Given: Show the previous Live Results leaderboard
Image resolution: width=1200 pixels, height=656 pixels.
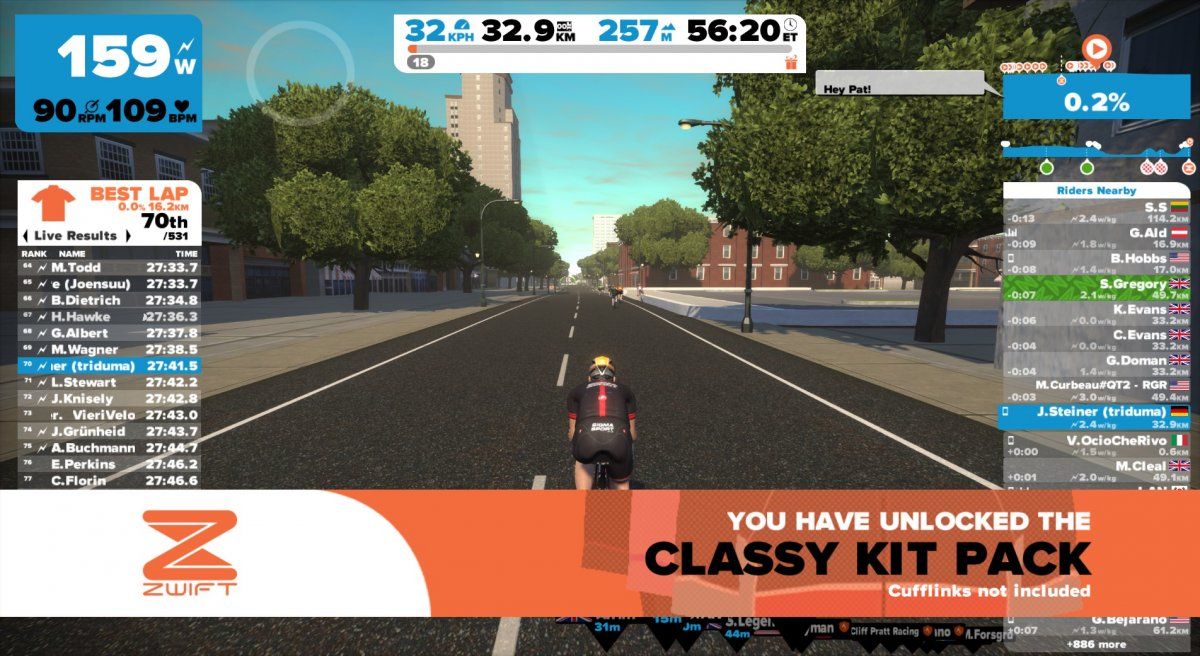Looking at the screenshot, I should click(25, 236).
